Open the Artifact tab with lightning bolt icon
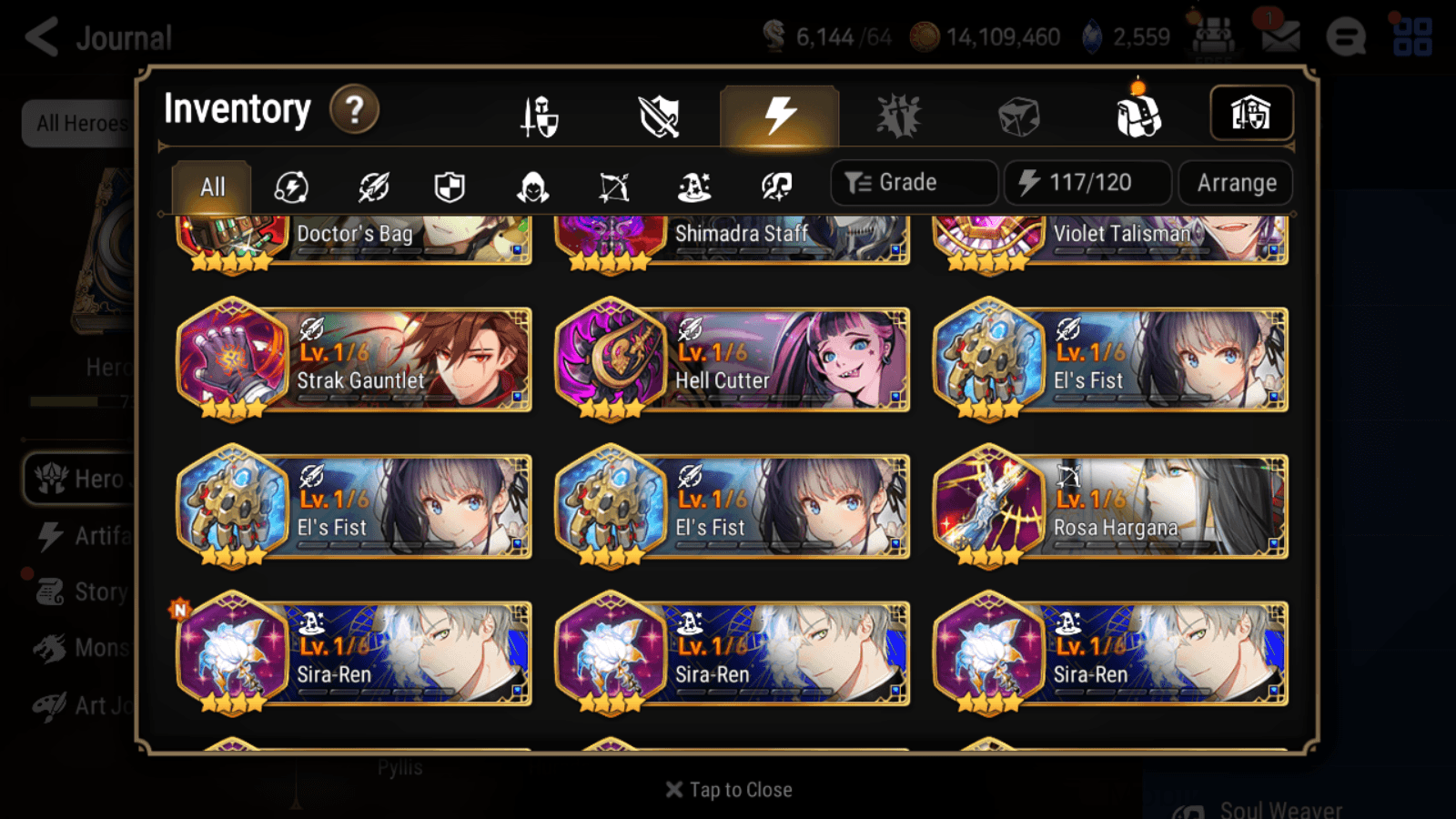This screenshot has width=1456, height=819. coord(778,114)
